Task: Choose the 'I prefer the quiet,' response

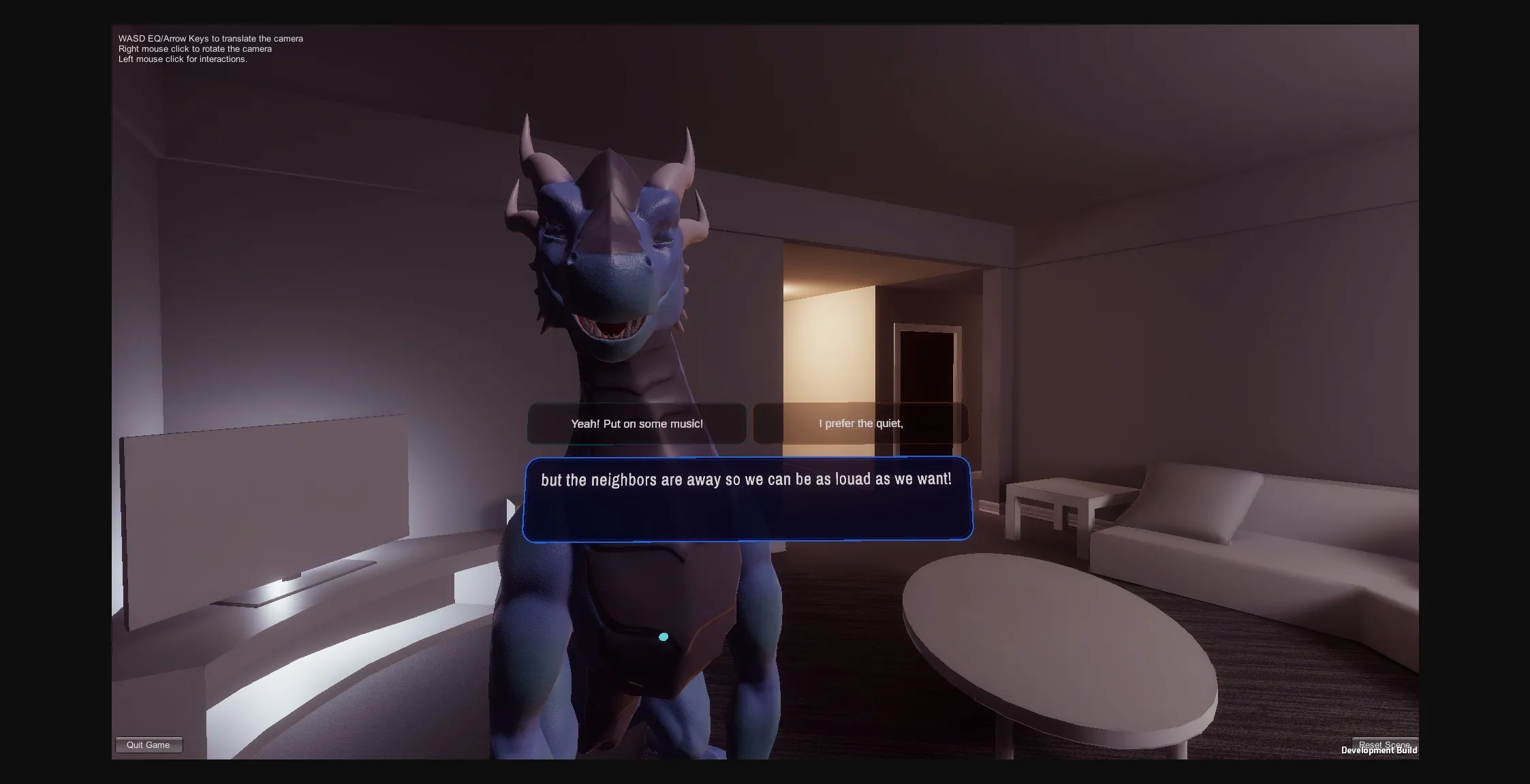Action: pyautogui.click(x=860, y=423)
